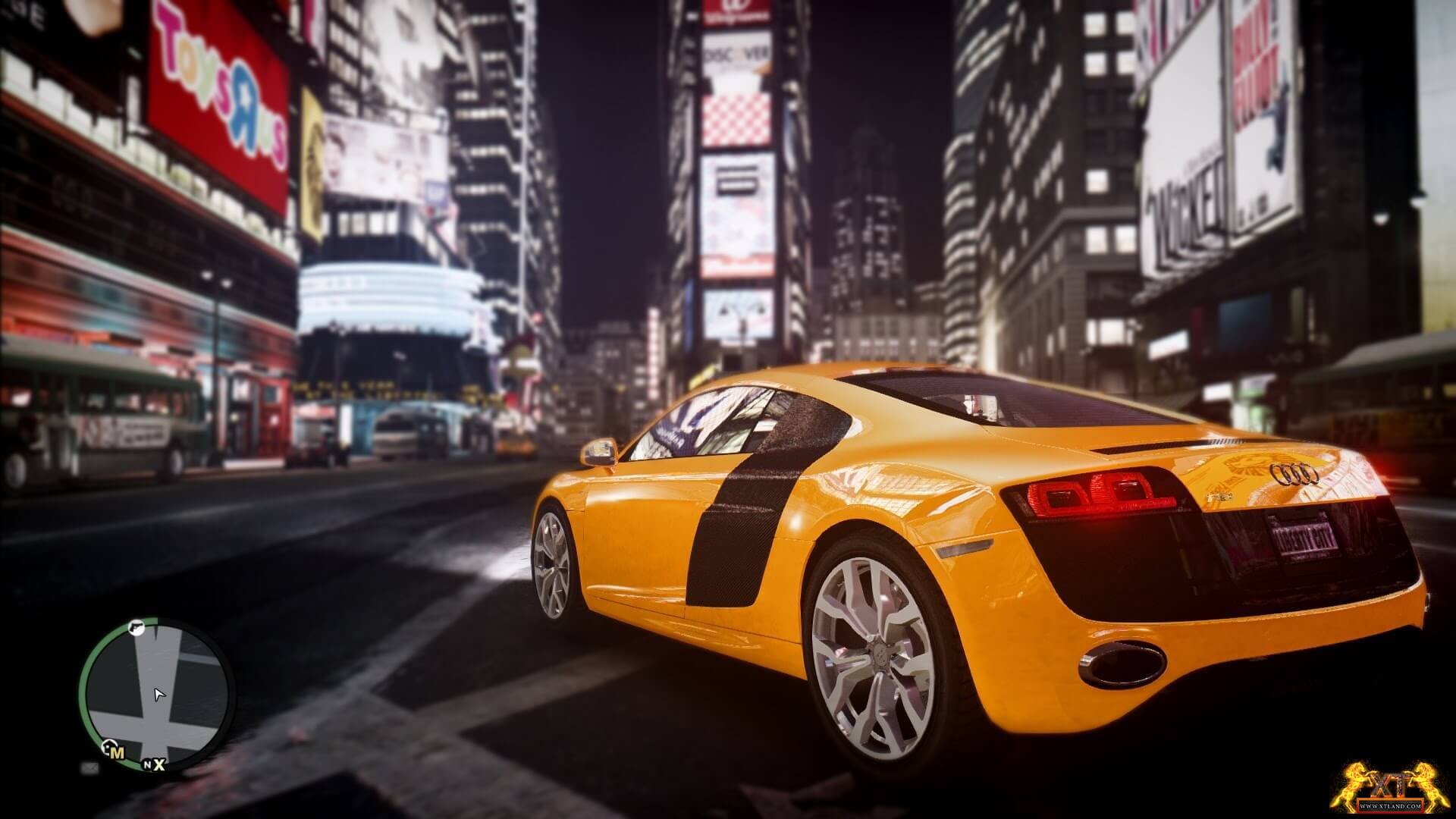Click the white player arrow on minimap
The height and width of the screenshot is (819, 1456).
[x=158, y=695]
